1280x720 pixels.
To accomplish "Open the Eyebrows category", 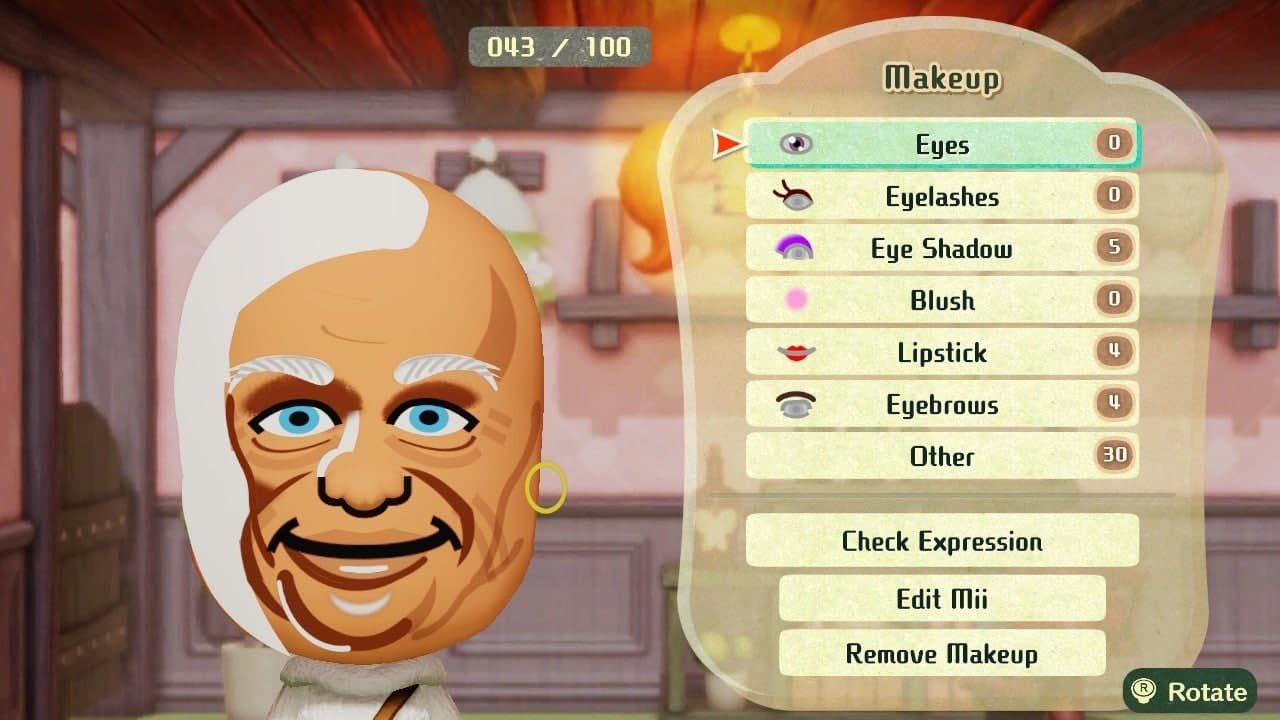I will click(940, 405).
